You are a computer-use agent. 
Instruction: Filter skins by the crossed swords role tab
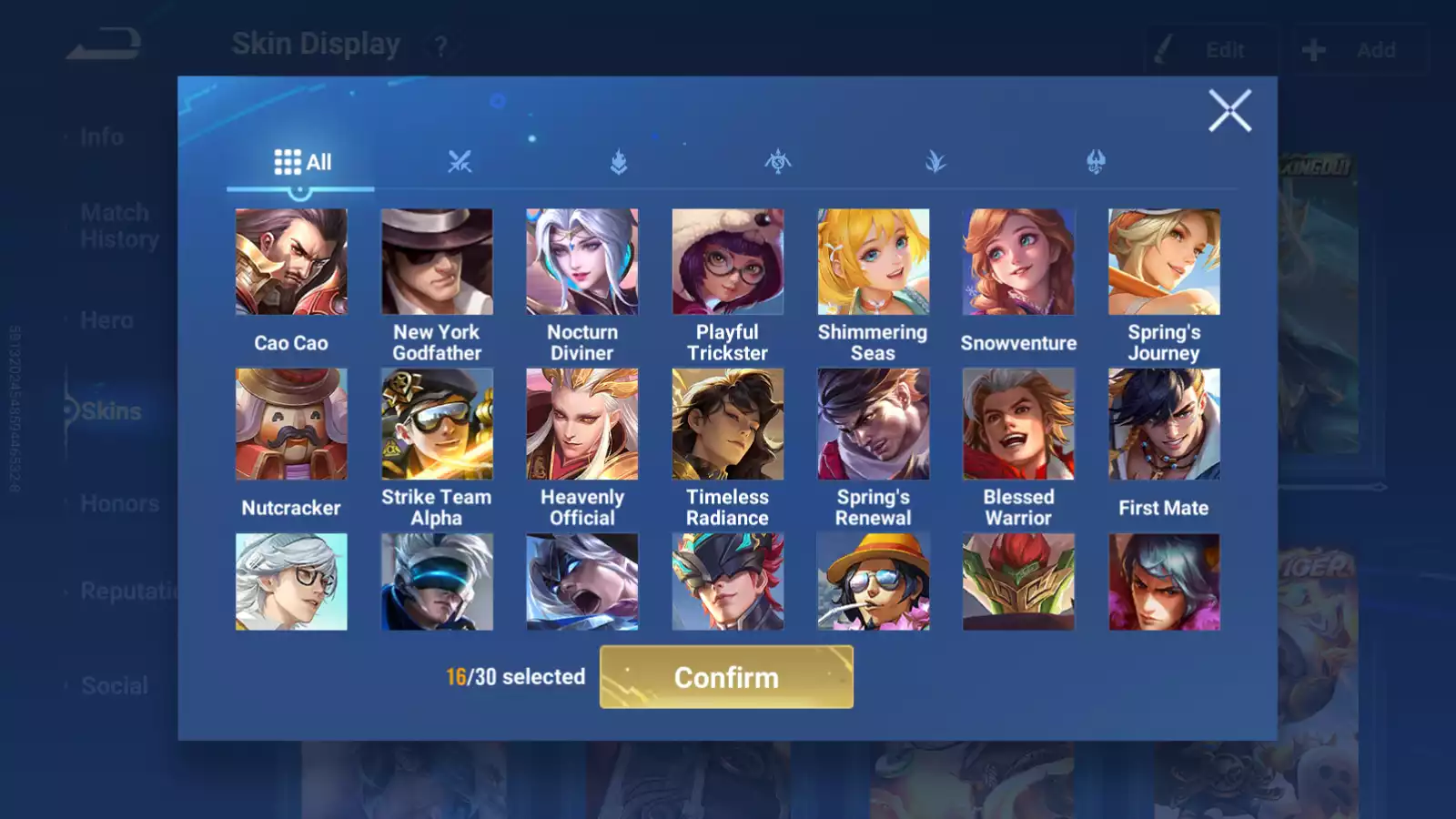click(460, 163)
